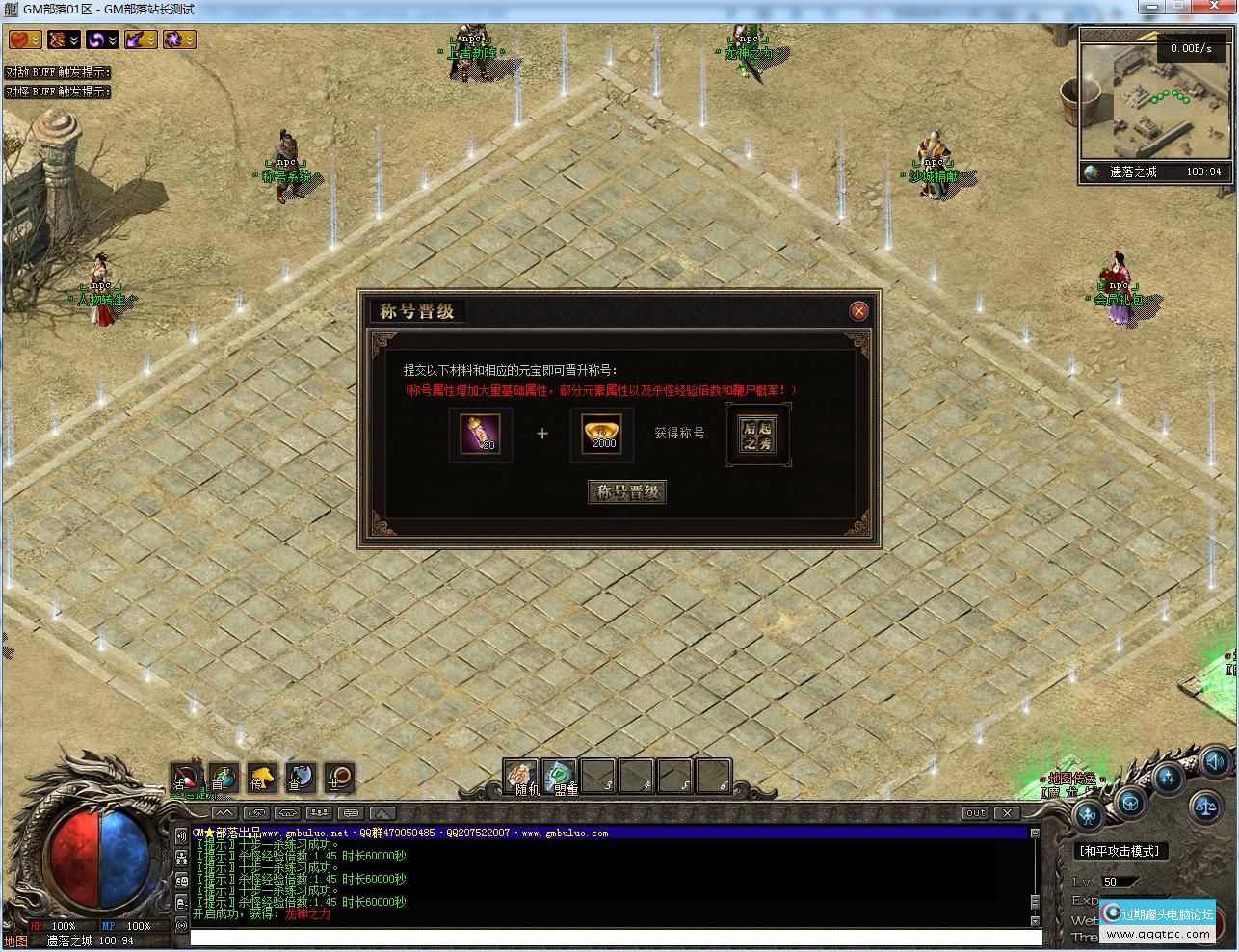The image size is (1239, 952).
Task: Select the purple scroll material slot
Action: pos(481,434)
